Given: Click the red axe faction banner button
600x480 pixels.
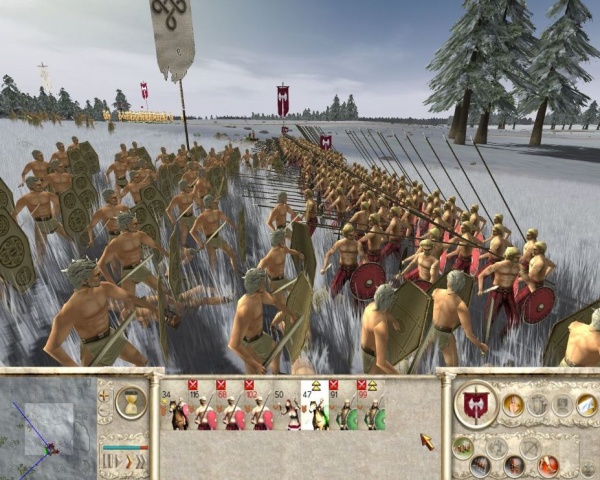Looking at the screenshot, I should click(x=477, y=405).
